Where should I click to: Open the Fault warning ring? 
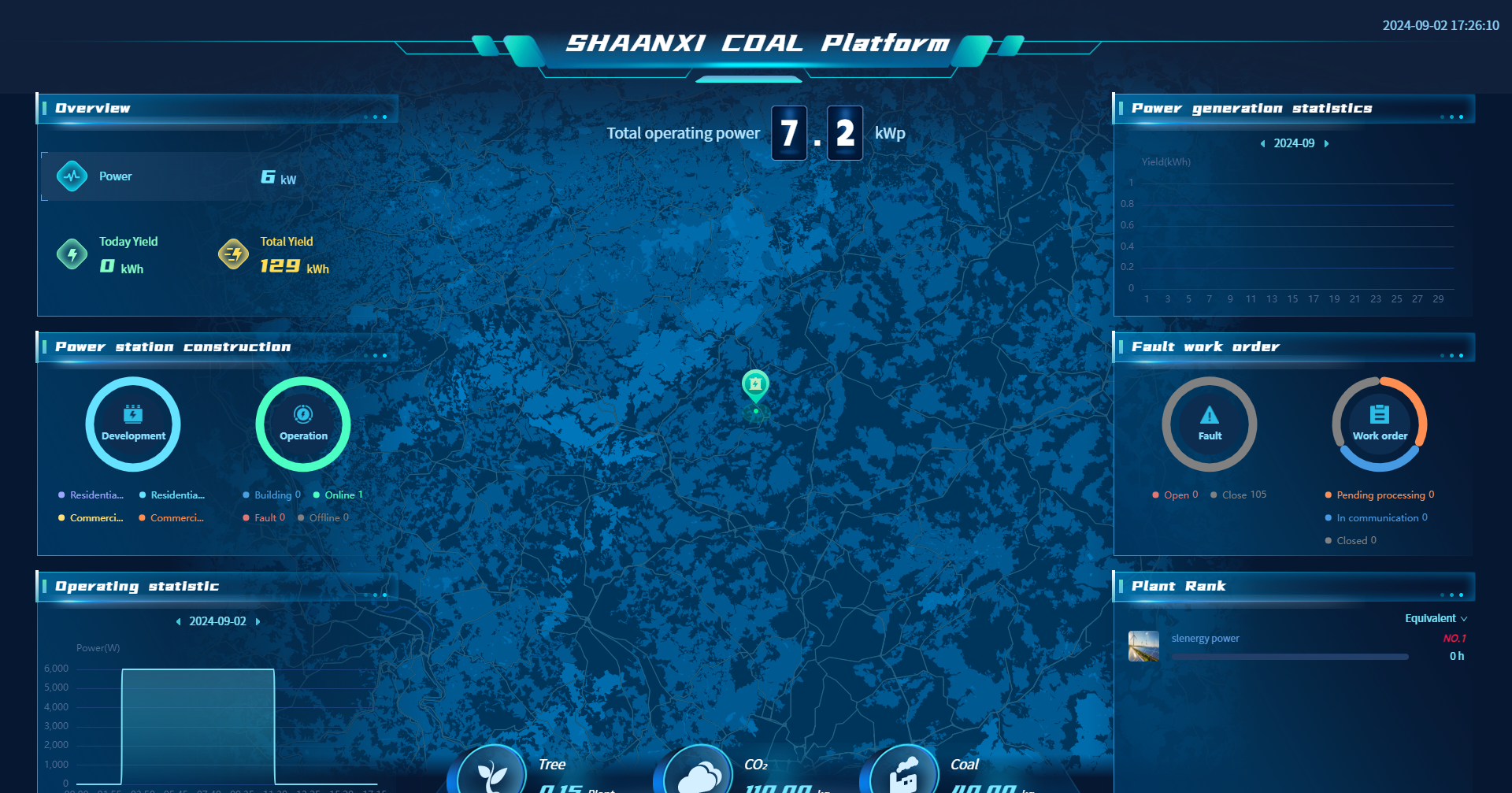coord(1210,424)
